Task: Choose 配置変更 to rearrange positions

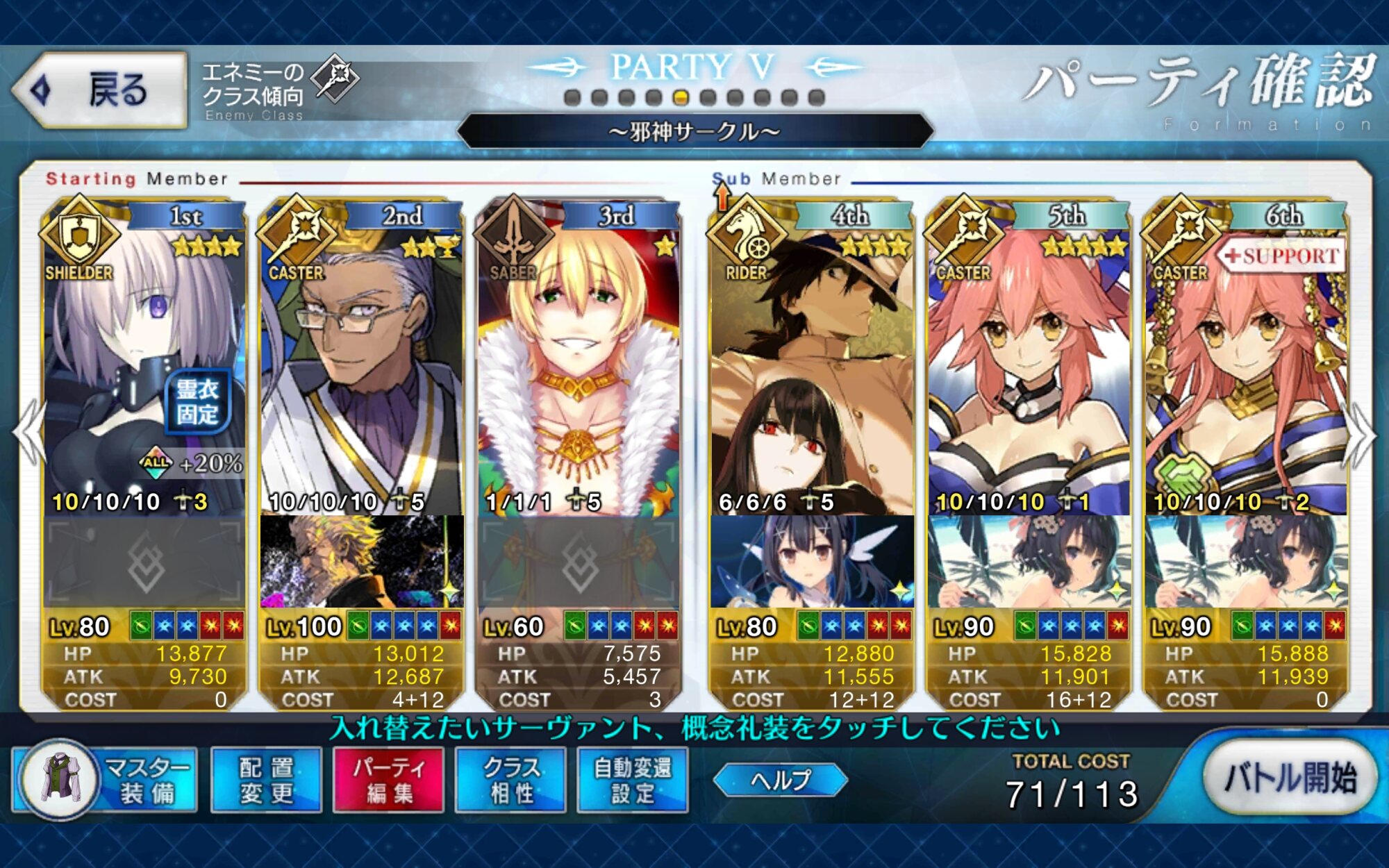Action: (x=267, y=780)
